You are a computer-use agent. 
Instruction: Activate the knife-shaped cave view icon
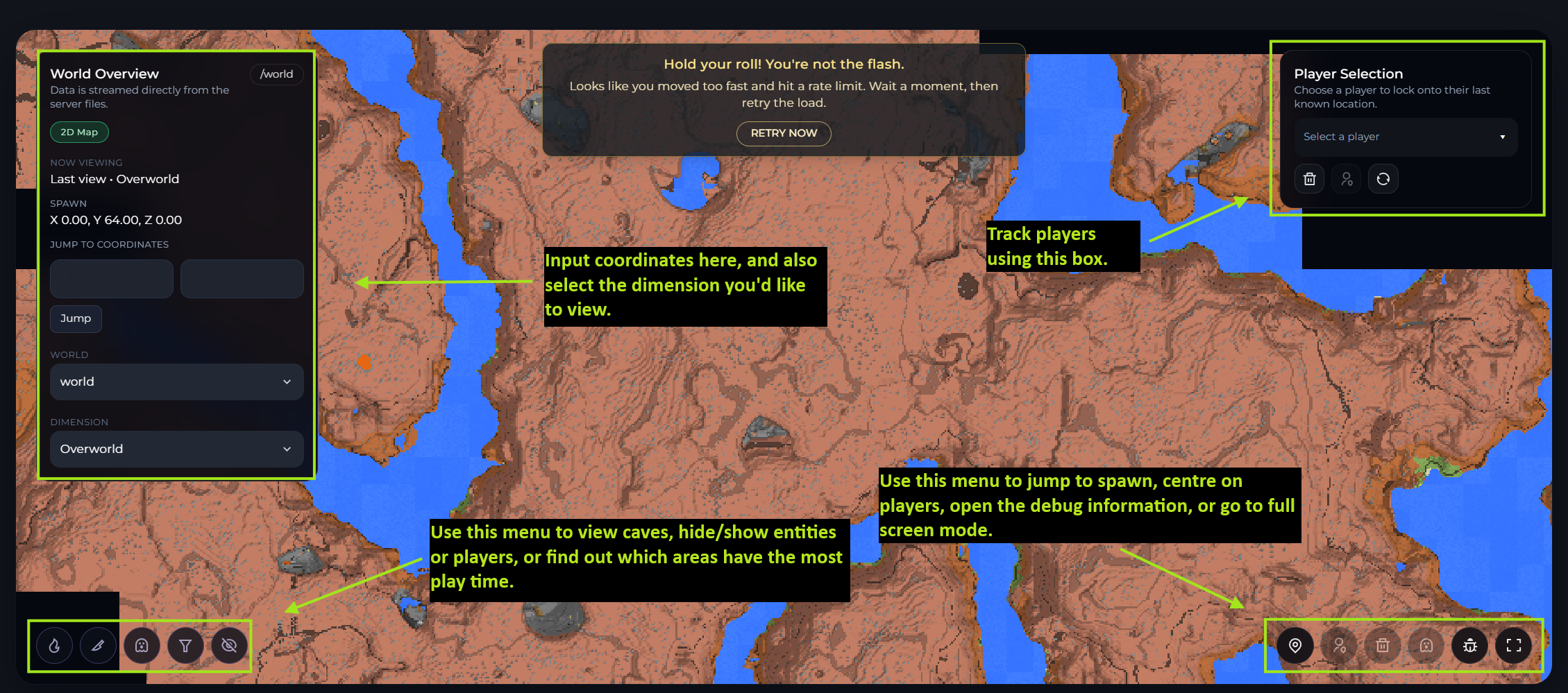pyautogui.click(x=98, y=646)
